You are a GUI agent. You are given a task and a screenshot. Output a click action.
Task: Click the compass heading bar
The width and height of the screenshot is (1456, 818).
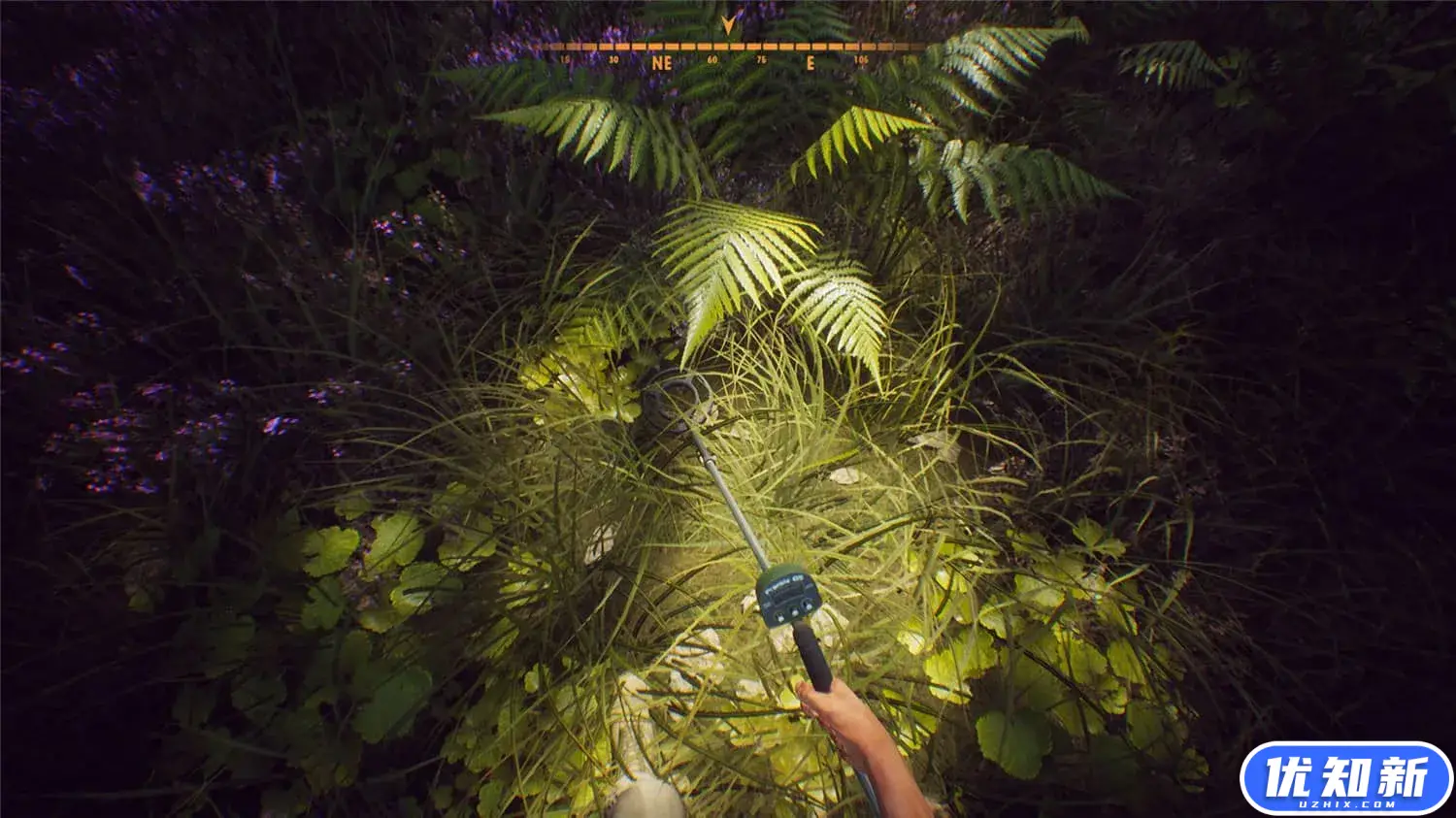pyautogui.click(x=726, y=45)
